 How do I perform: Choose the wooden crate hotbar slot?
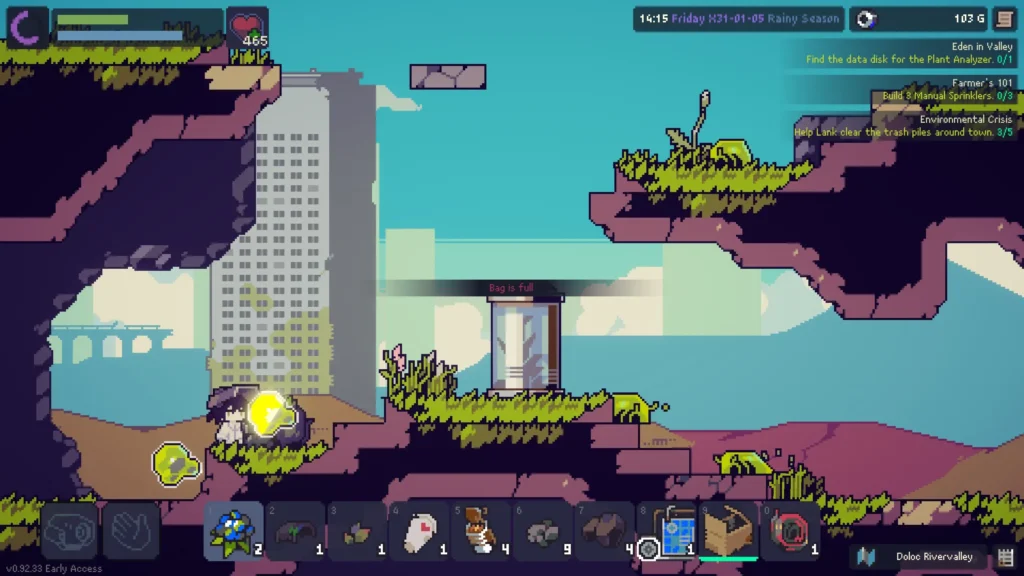click(x=727, y=531)
